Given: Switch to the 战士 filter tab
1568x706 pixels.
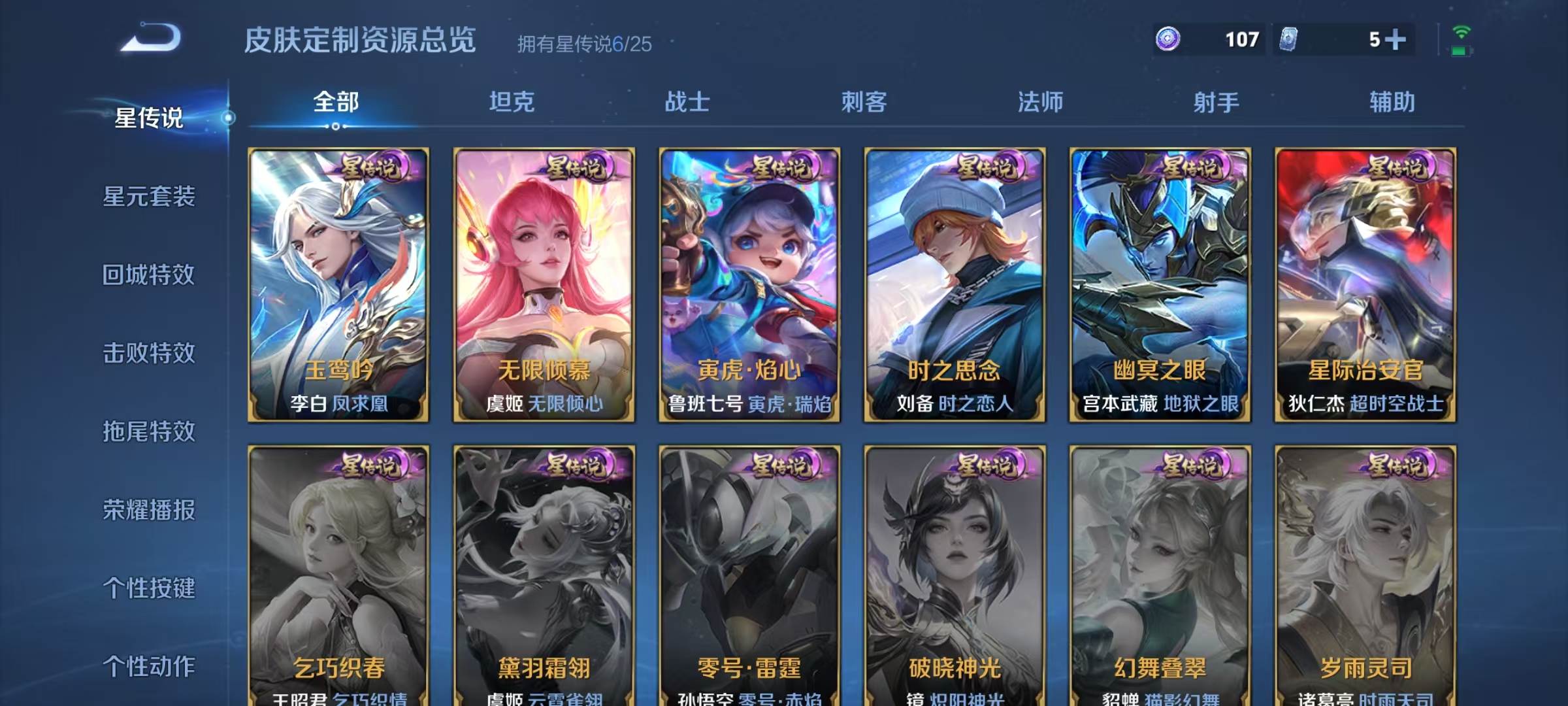Looking at the screenshot, I should tap(685, 103).
